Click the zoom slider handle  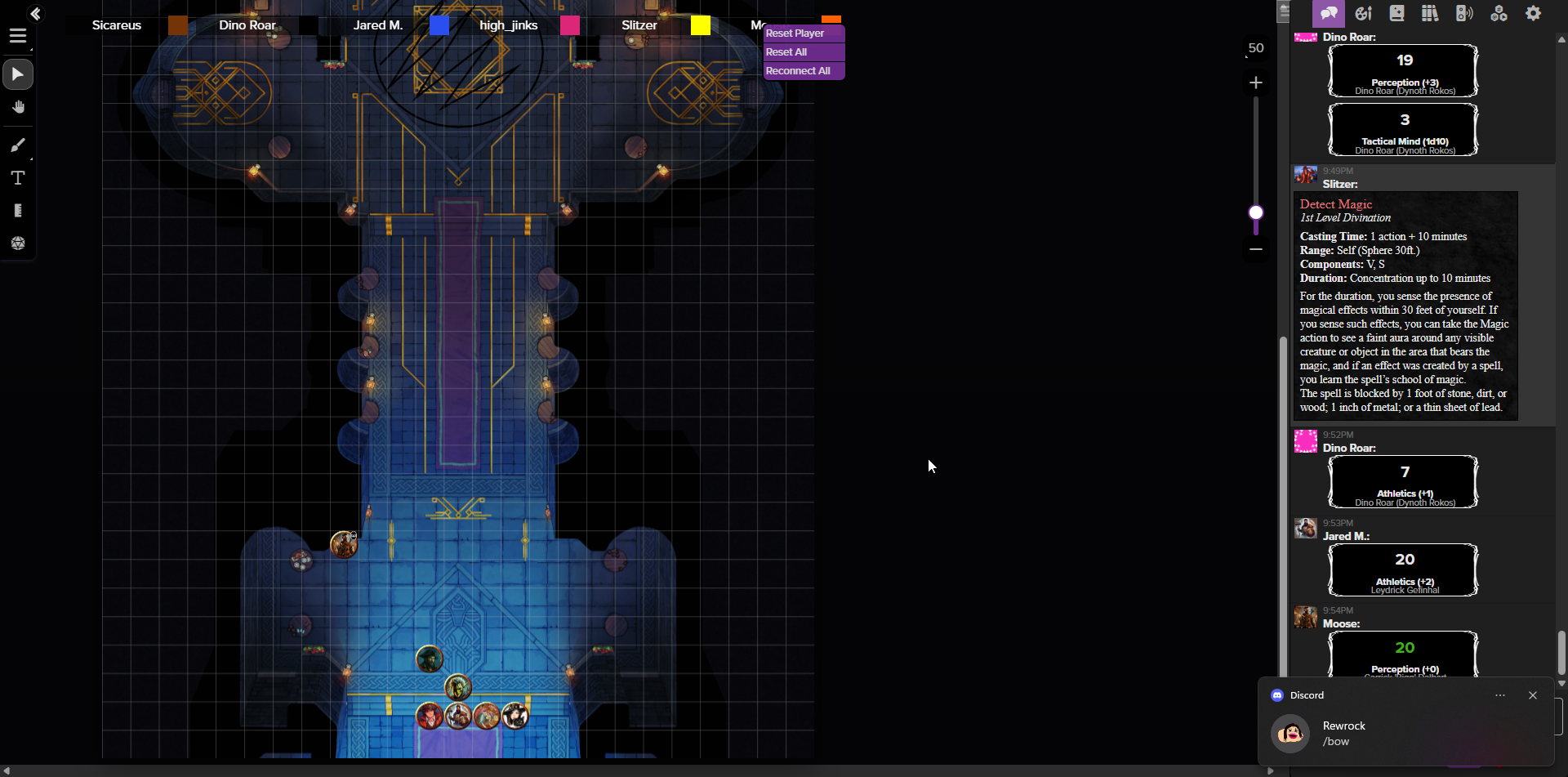tap(1256, 212)
